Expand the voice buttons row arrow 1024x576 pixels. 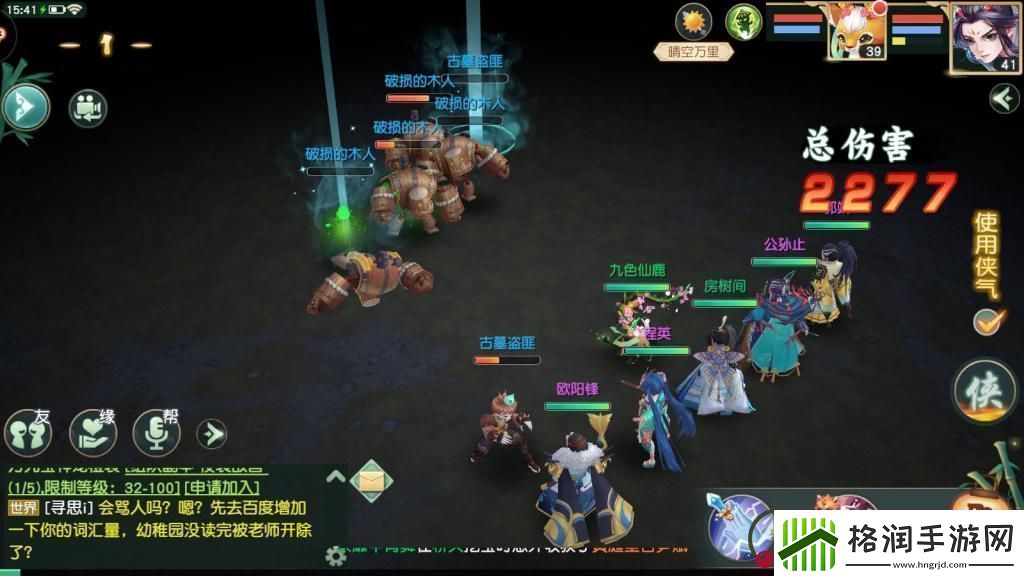pos(211,433)
